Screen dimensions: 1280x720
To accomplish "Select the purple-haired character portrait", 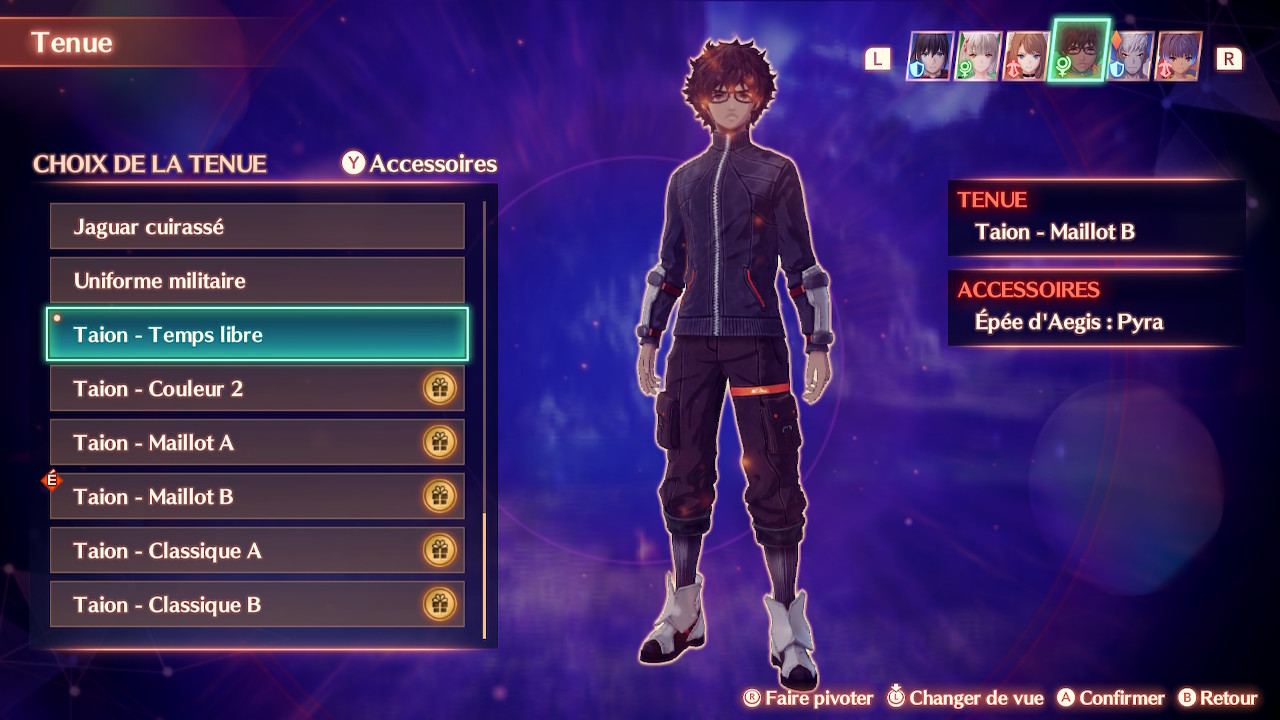I will [1178, 56].
